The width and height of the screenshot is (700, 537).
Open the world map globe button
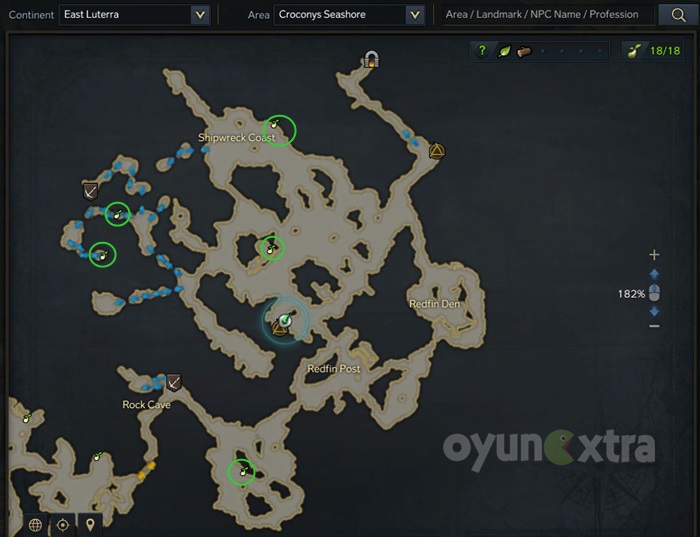36,524
